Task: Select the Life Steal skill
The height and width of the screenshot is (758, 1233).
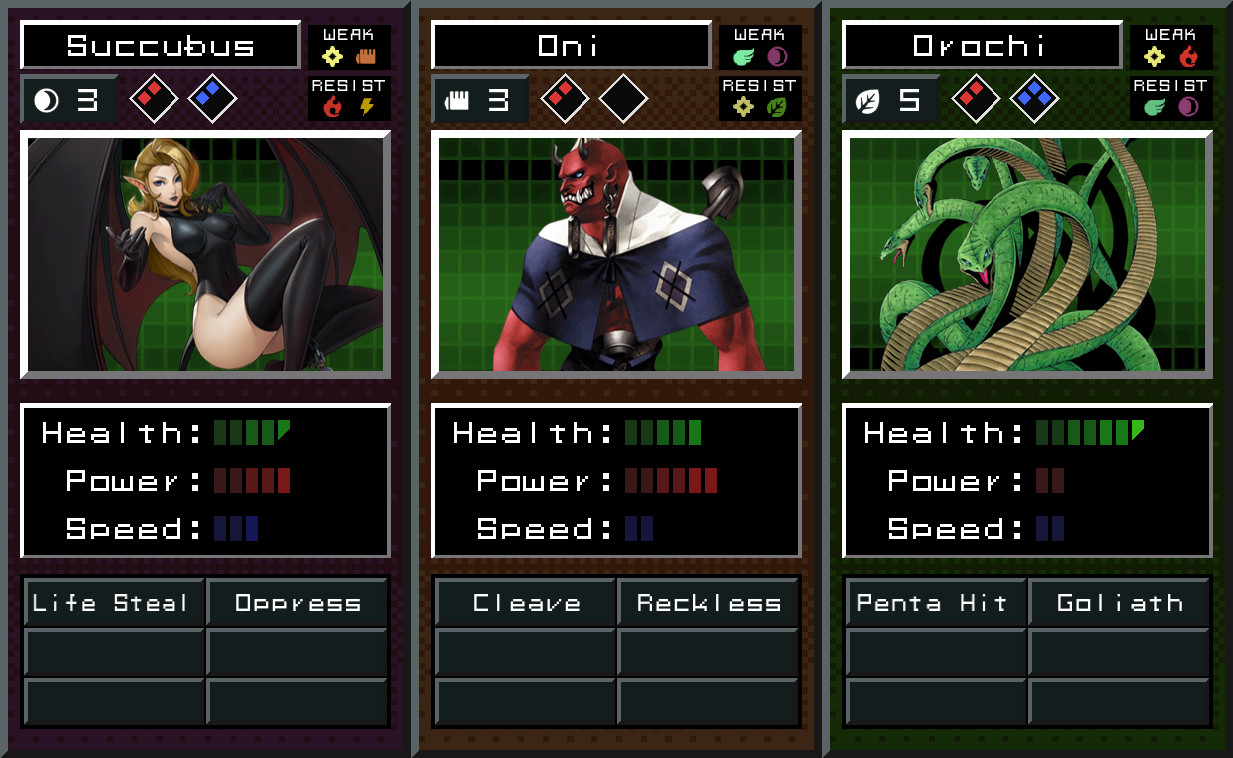Action: (115, 603)
